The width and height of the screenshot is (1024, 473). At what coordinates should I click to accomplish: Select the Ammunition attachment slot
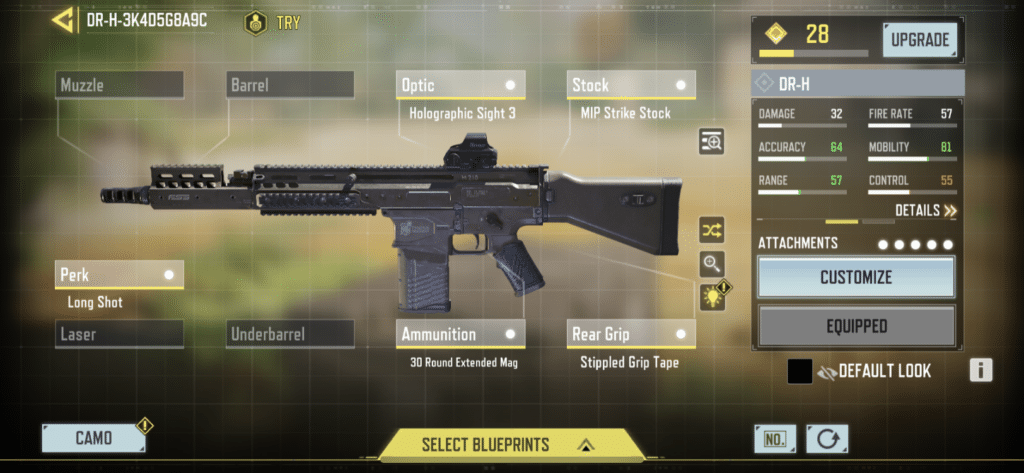(461, 334)
